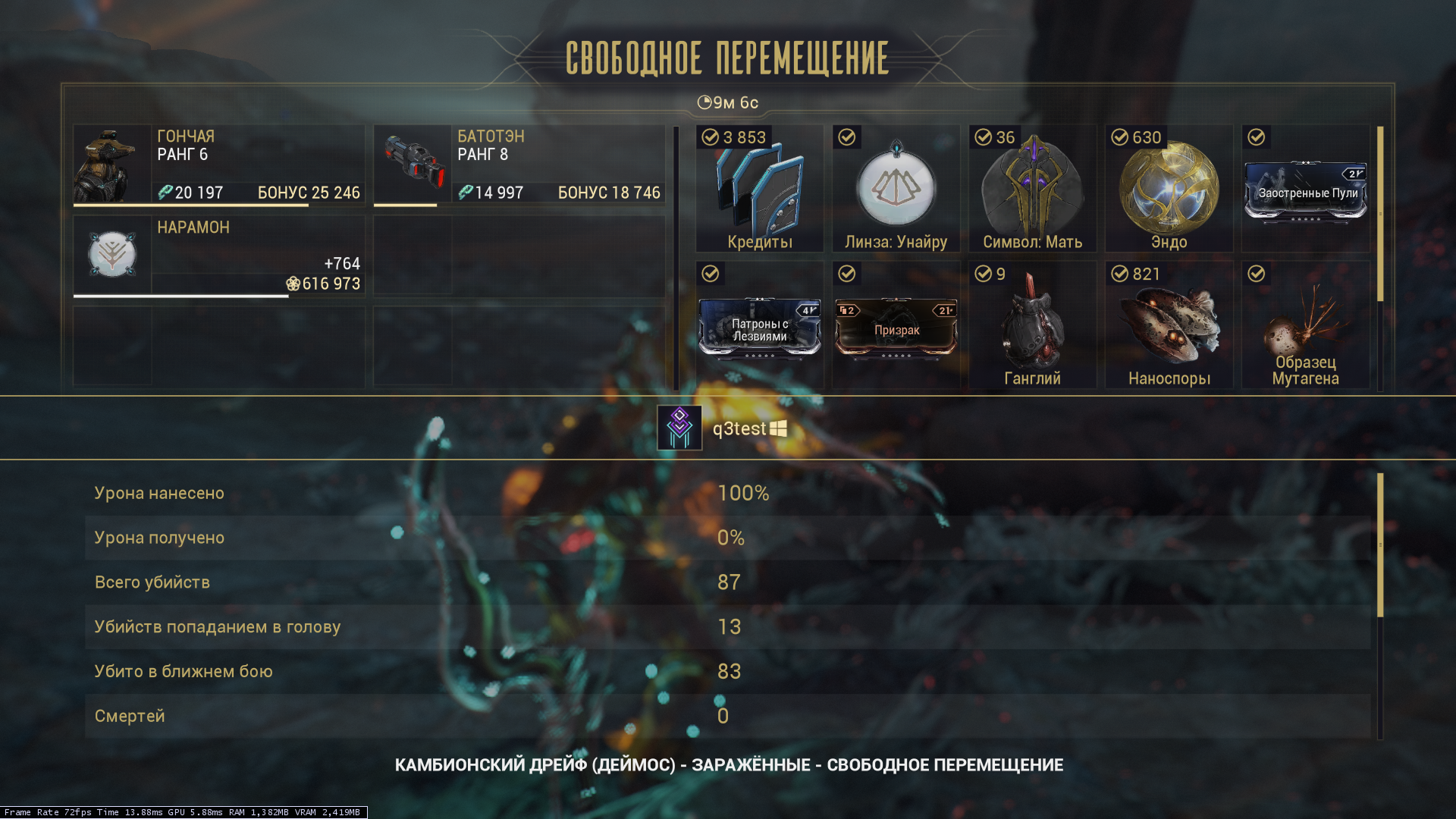Viewport: 1456px width, 819px height.
Task: Select the Всего убийств stats row
Action: tap(728, 582)
